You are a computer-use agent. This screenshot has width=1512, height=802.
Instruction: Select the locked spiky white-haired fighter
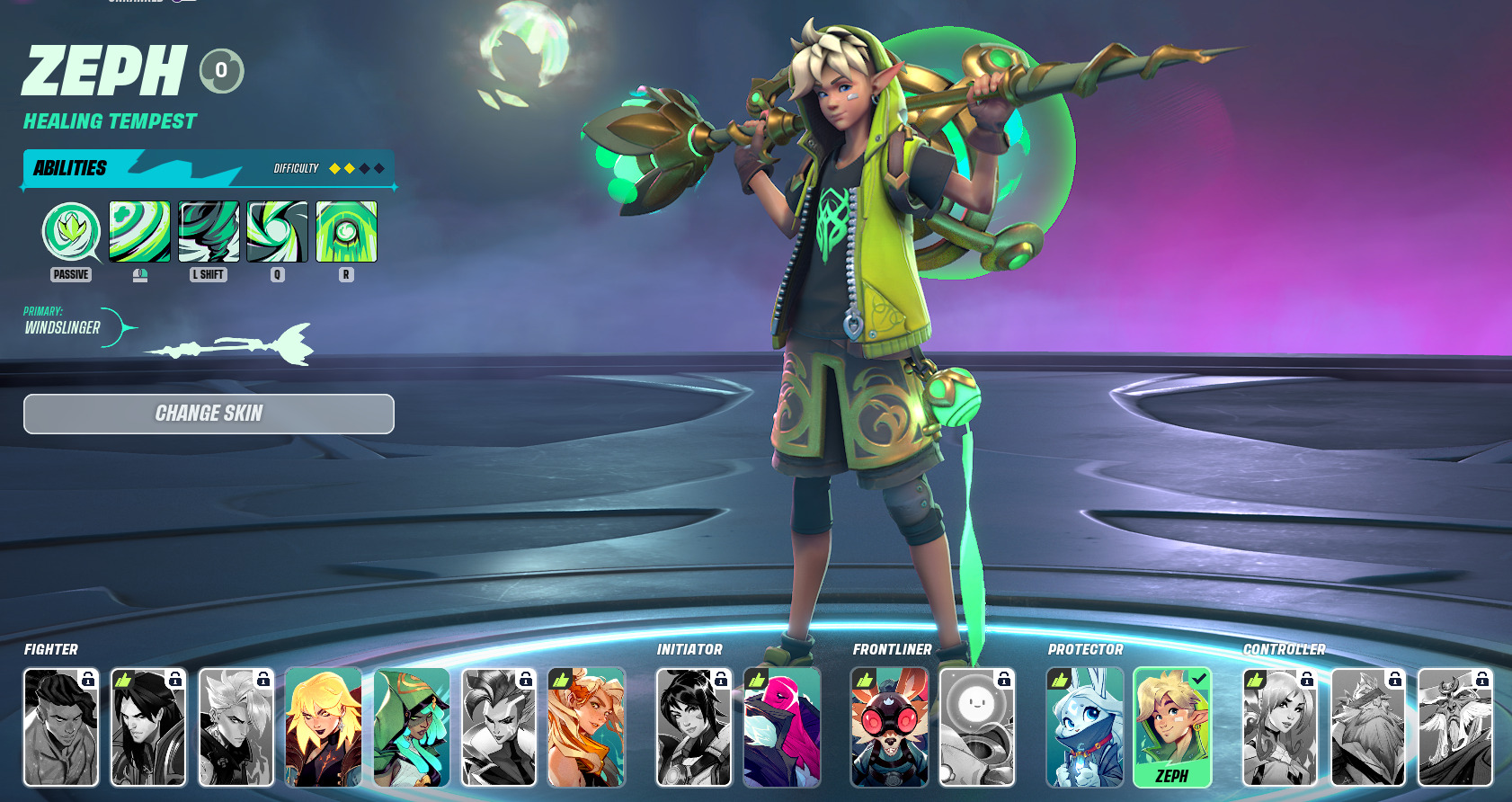click(236, 726)
